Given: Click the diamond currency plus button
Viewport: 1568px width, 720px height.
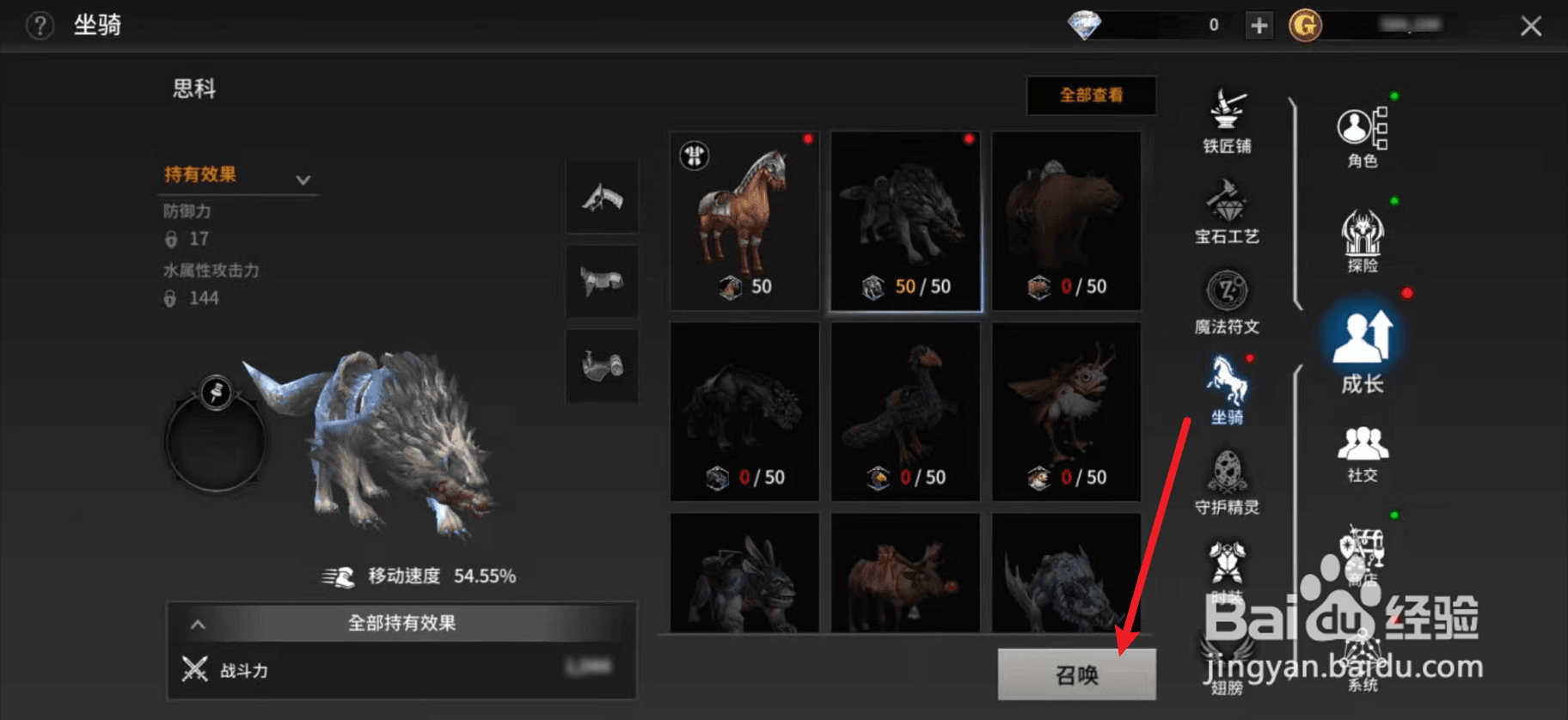Looking at the screenshot, I should tap(1258, 25).
